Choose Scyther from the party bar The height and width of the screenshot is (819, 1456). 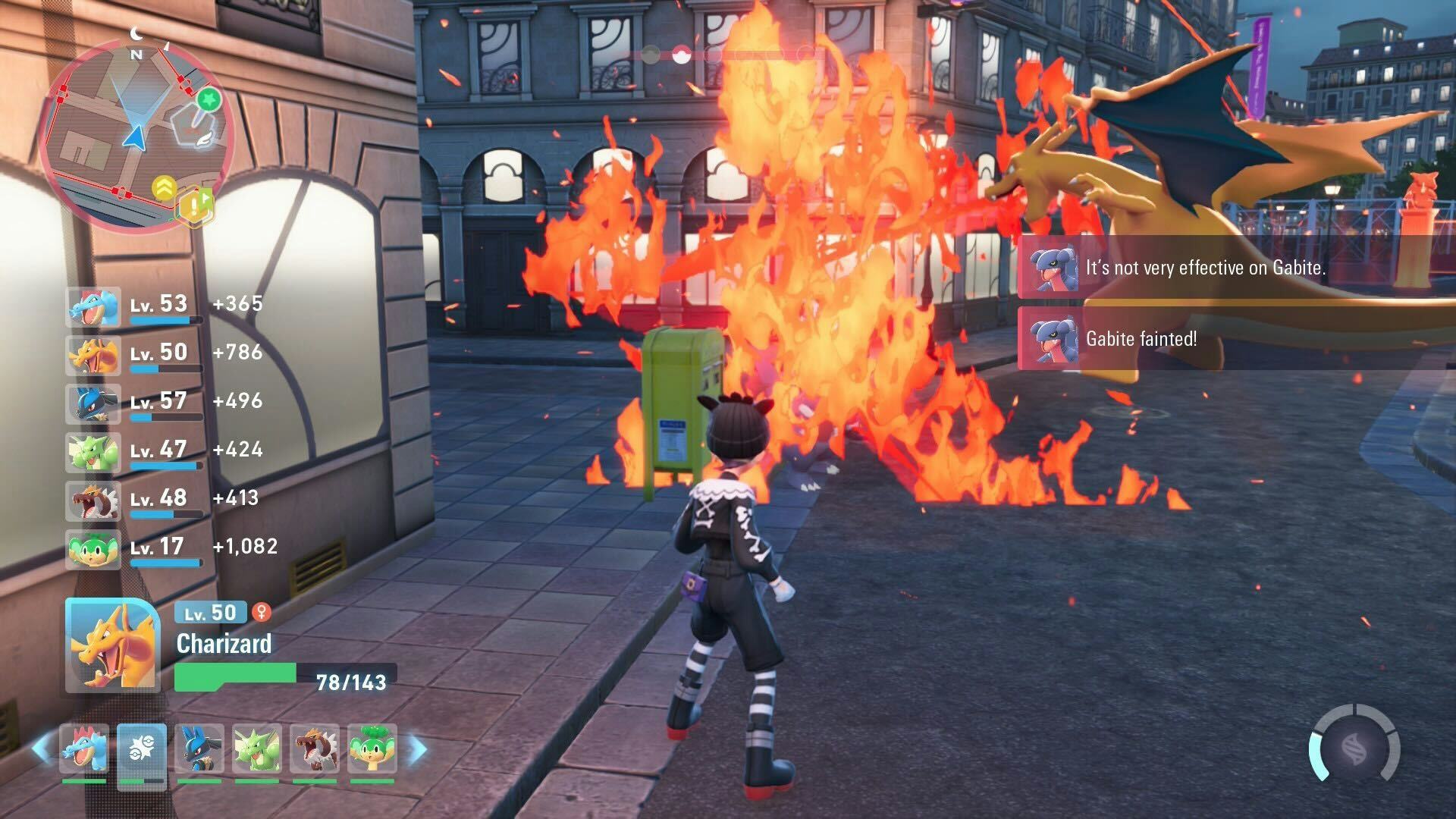point(257,749)
